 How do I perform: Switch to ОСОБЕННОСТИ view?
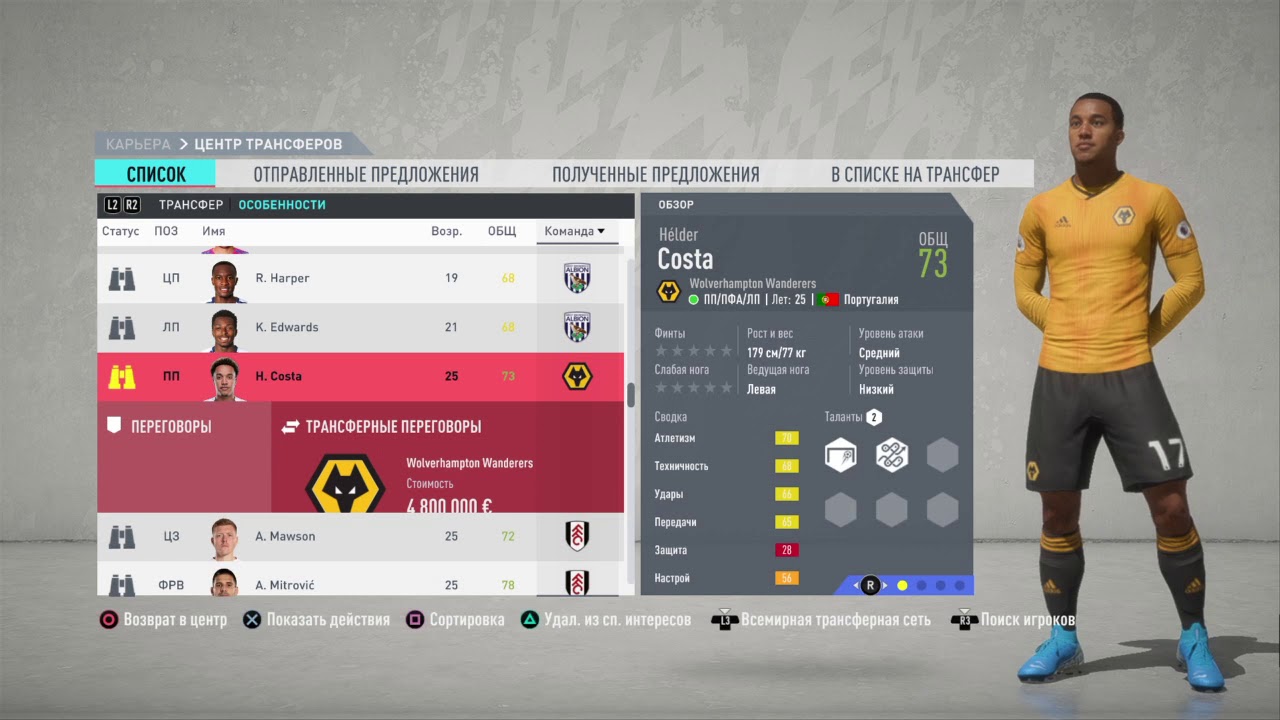[282, 205]
